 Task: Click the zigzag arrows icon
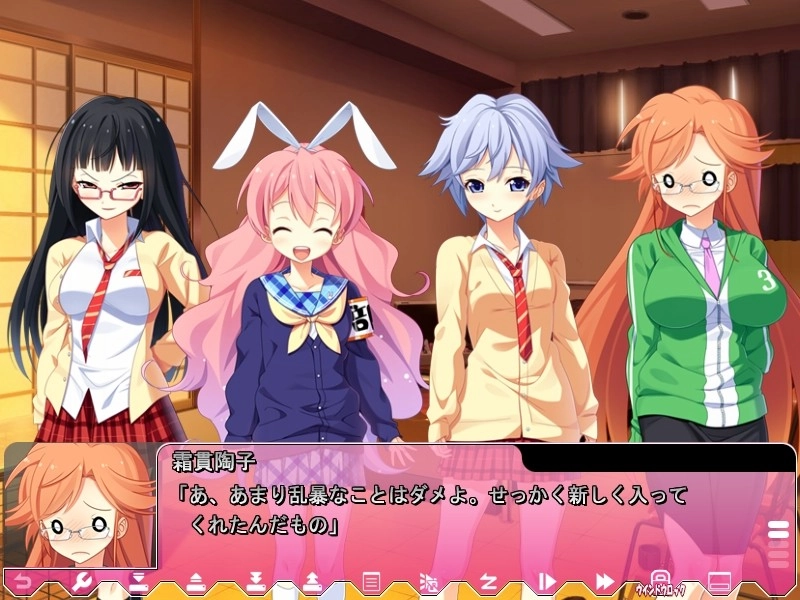tap(489, 581)
